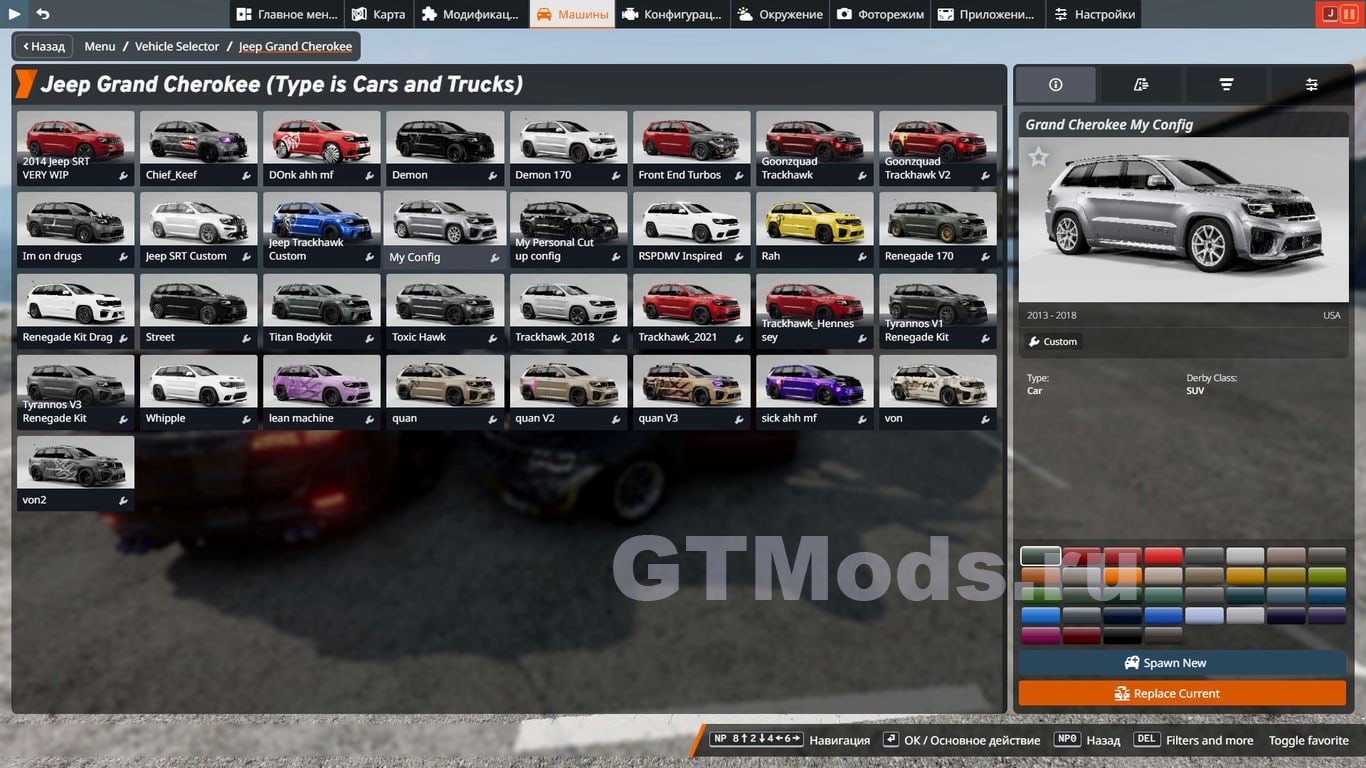
Task: Pick the bright red color swatch
Action: click(1163, 556)
